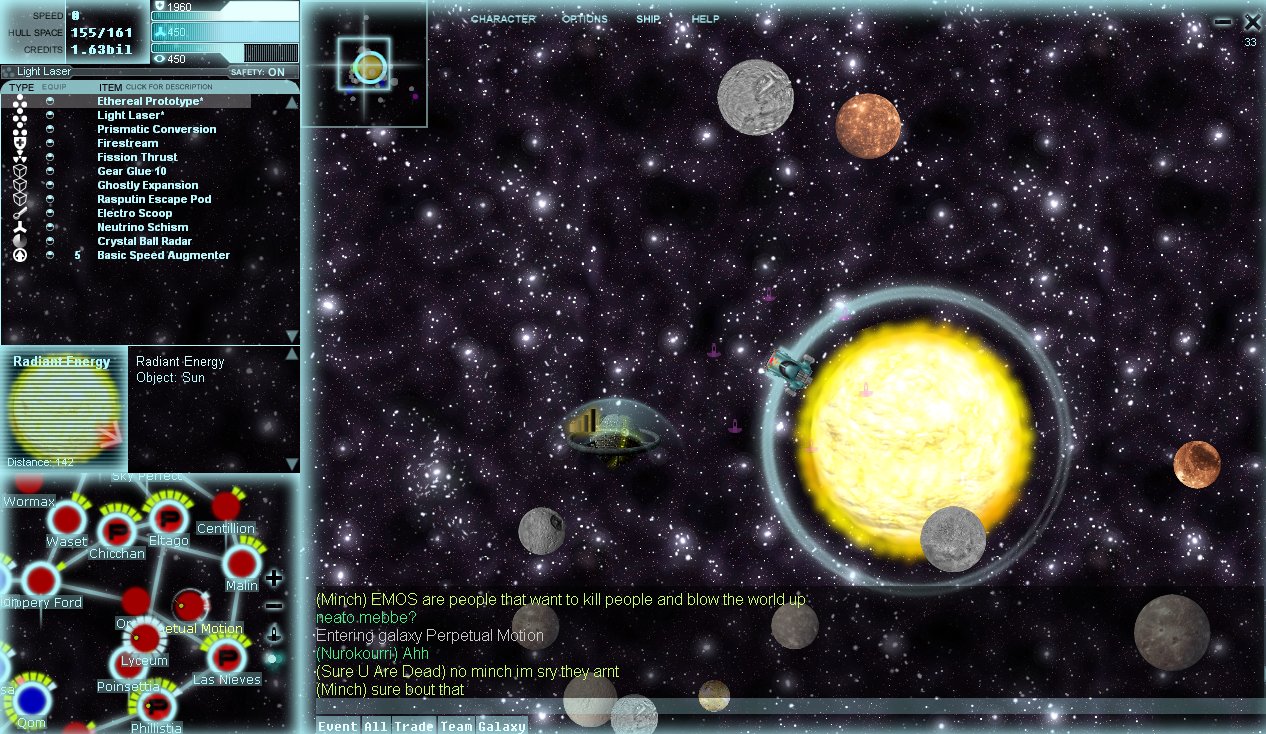Open the Team chat tab
Viewport: 1266px width, 734px height.
[x=456, y=726]
